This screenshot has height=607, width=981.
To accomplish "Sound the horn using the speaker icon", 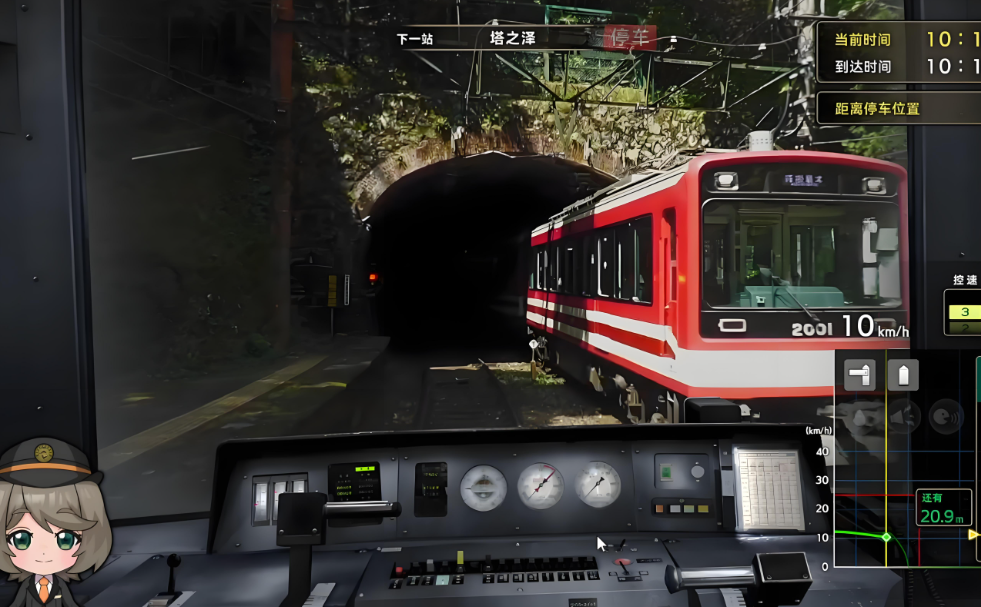I will tap(903, 416).
